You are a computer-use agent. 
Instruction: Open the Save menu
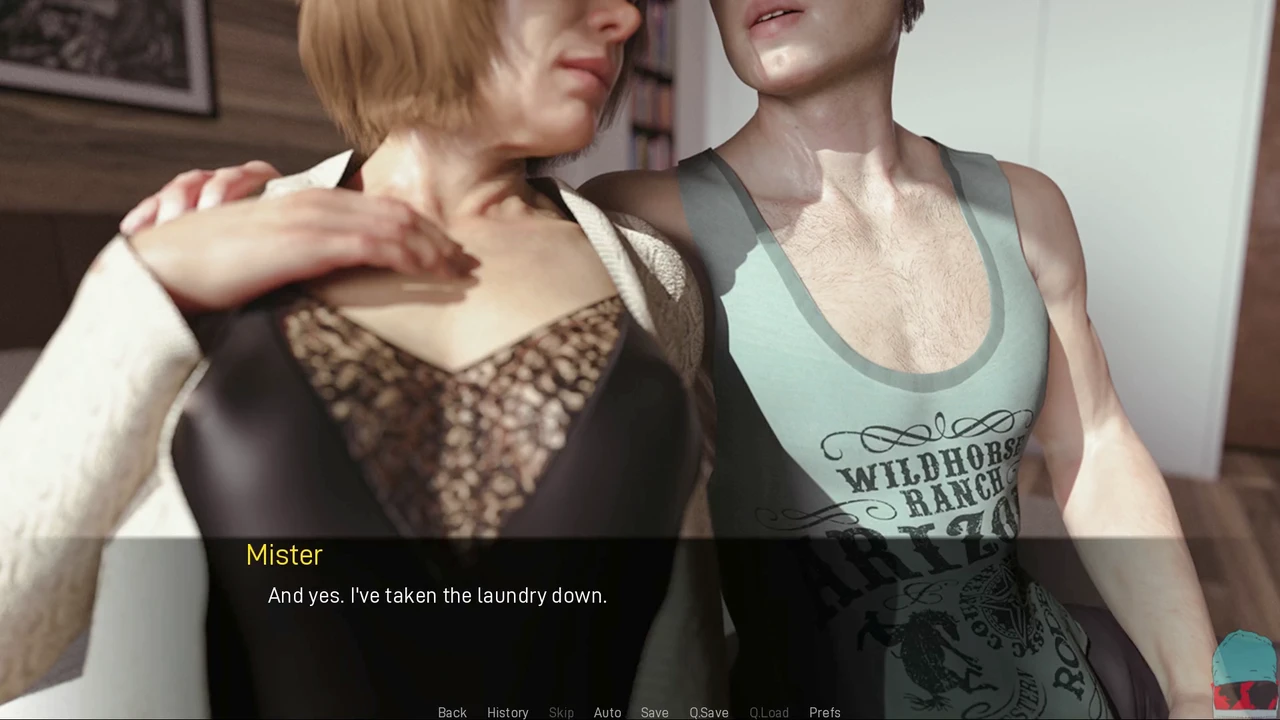[x=654, y=712]
